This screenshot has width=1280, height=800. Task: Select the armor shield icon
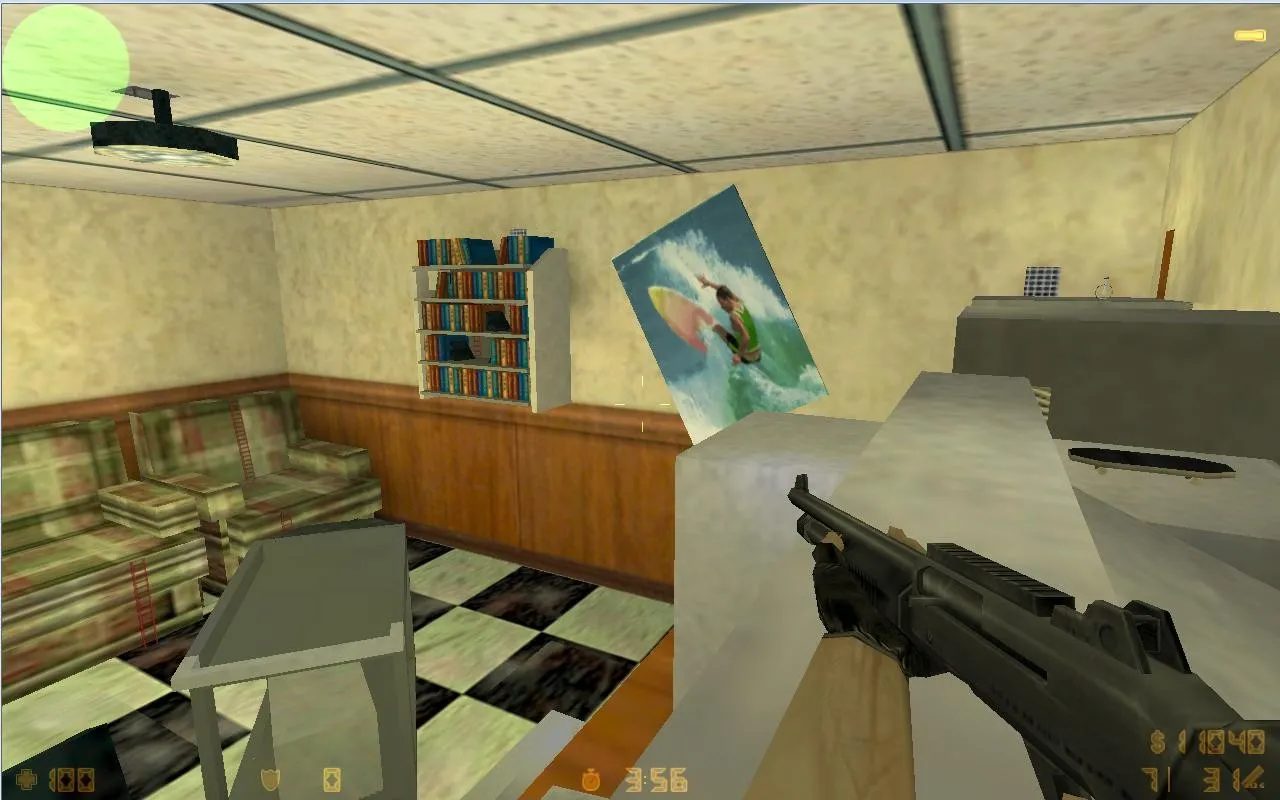point(269,779)
